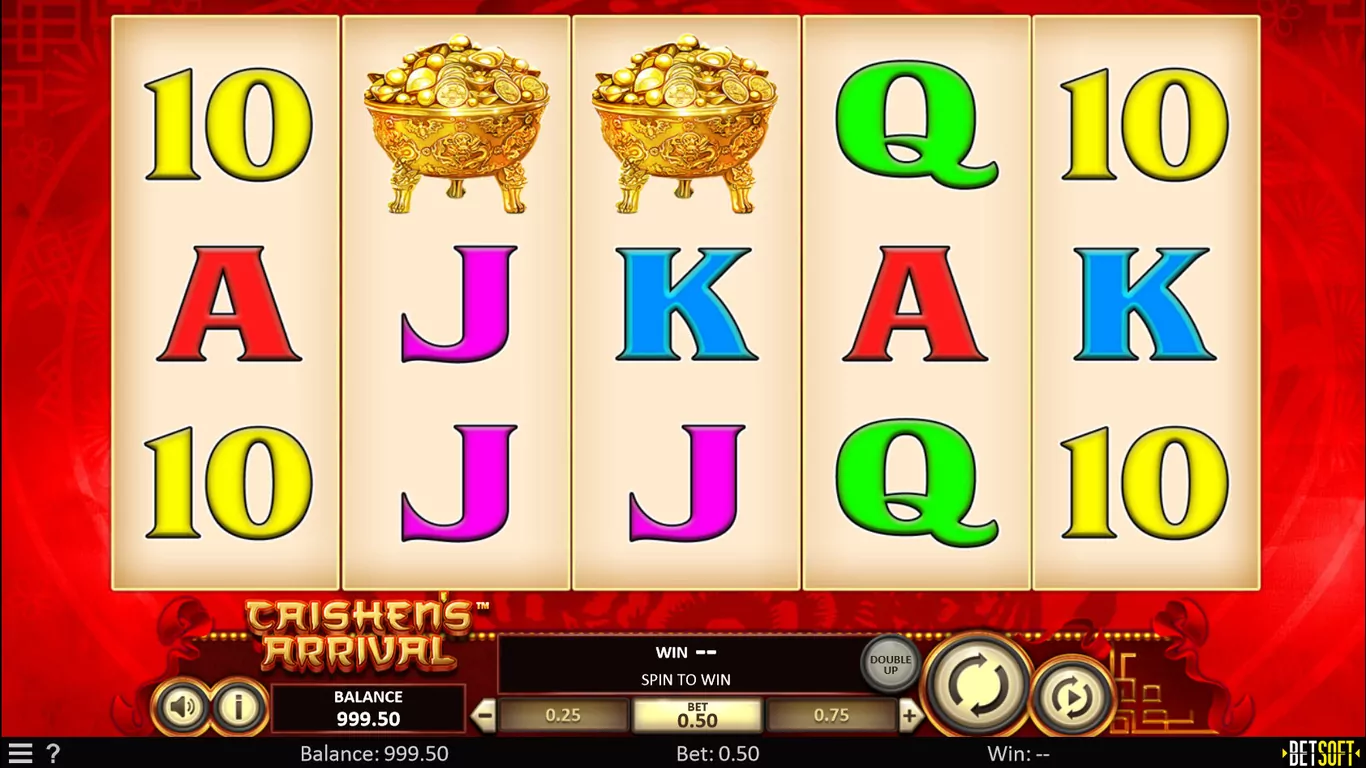The height and width of the screenshot is (768, 1366).
Task: Click the Betsoft logo
Action: coord(1322,754)
